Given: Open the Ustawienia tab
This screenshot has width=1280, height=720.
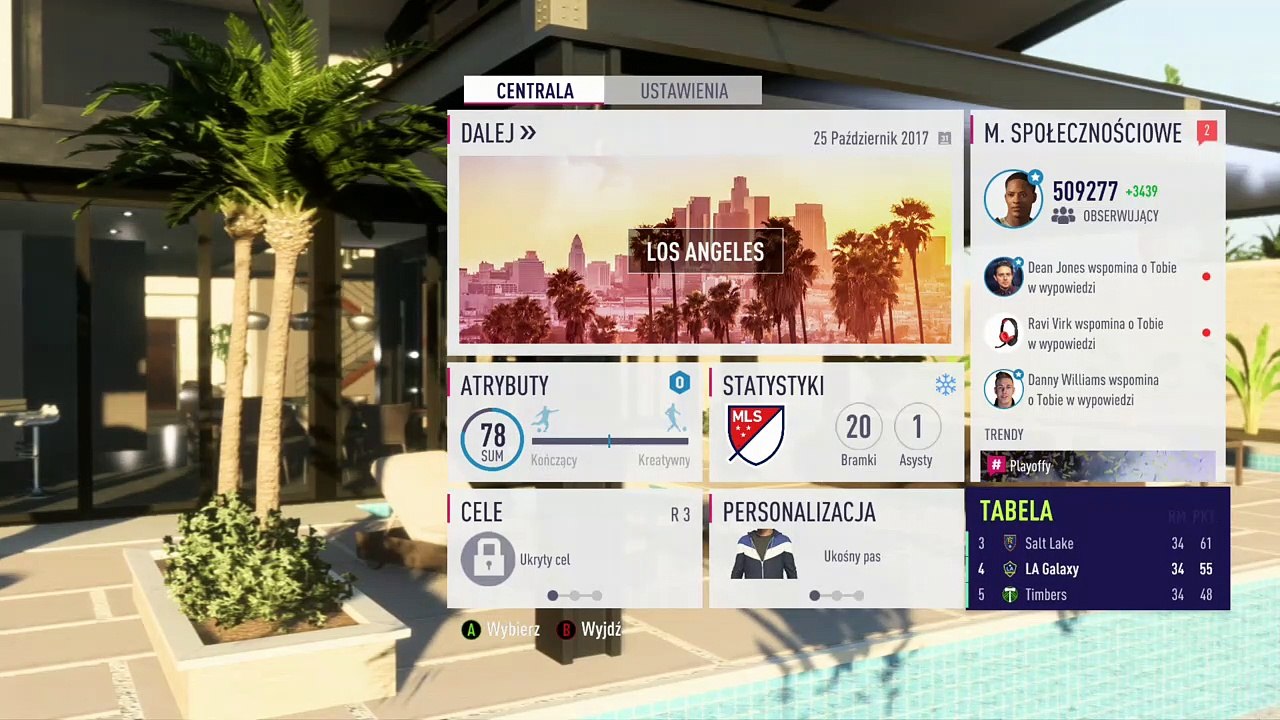Looking at the screenshot, I should pos(683,91).
